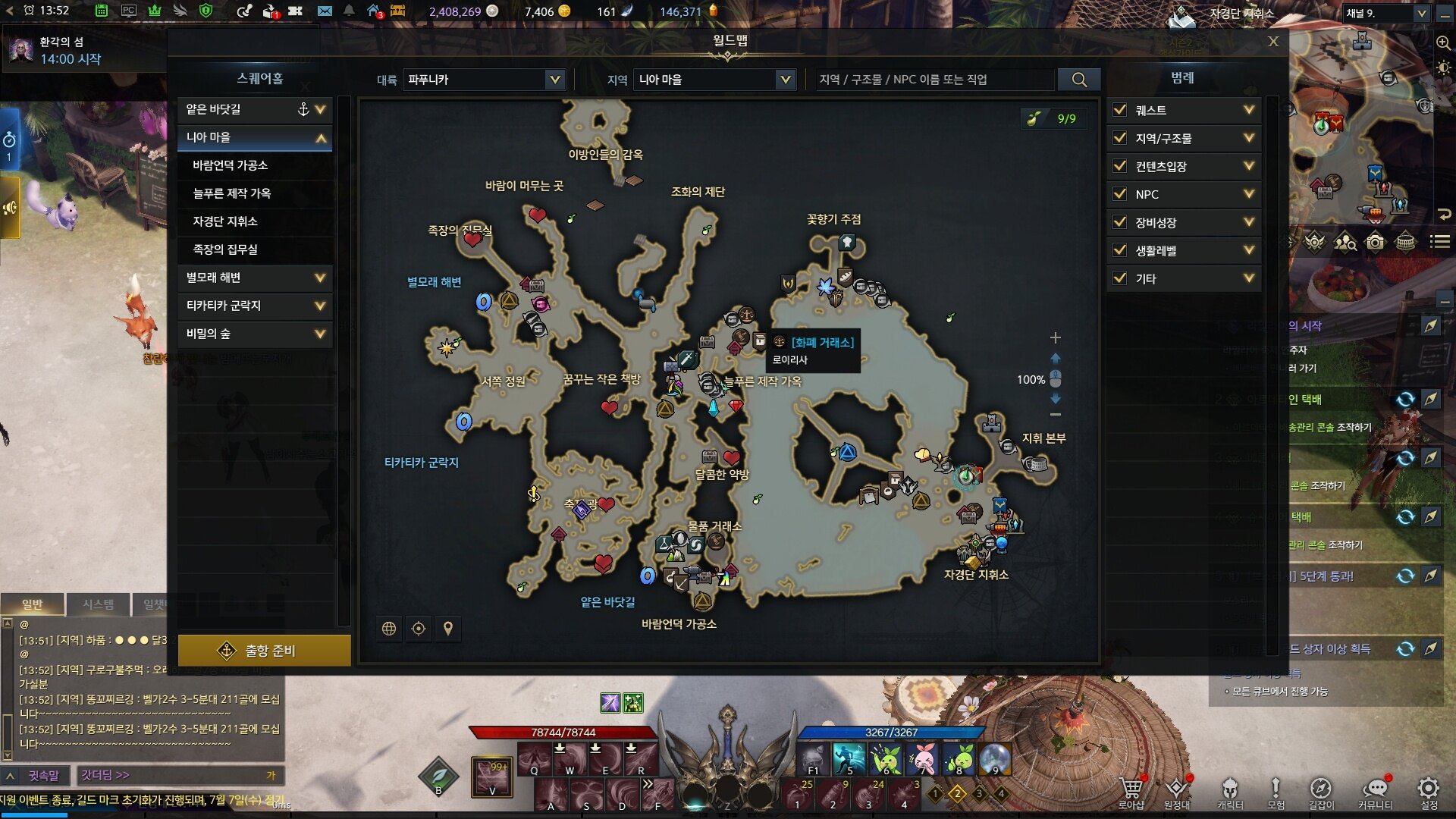Zoom in the map with the plus button
1456x819 pixels.
point(1055,337)
